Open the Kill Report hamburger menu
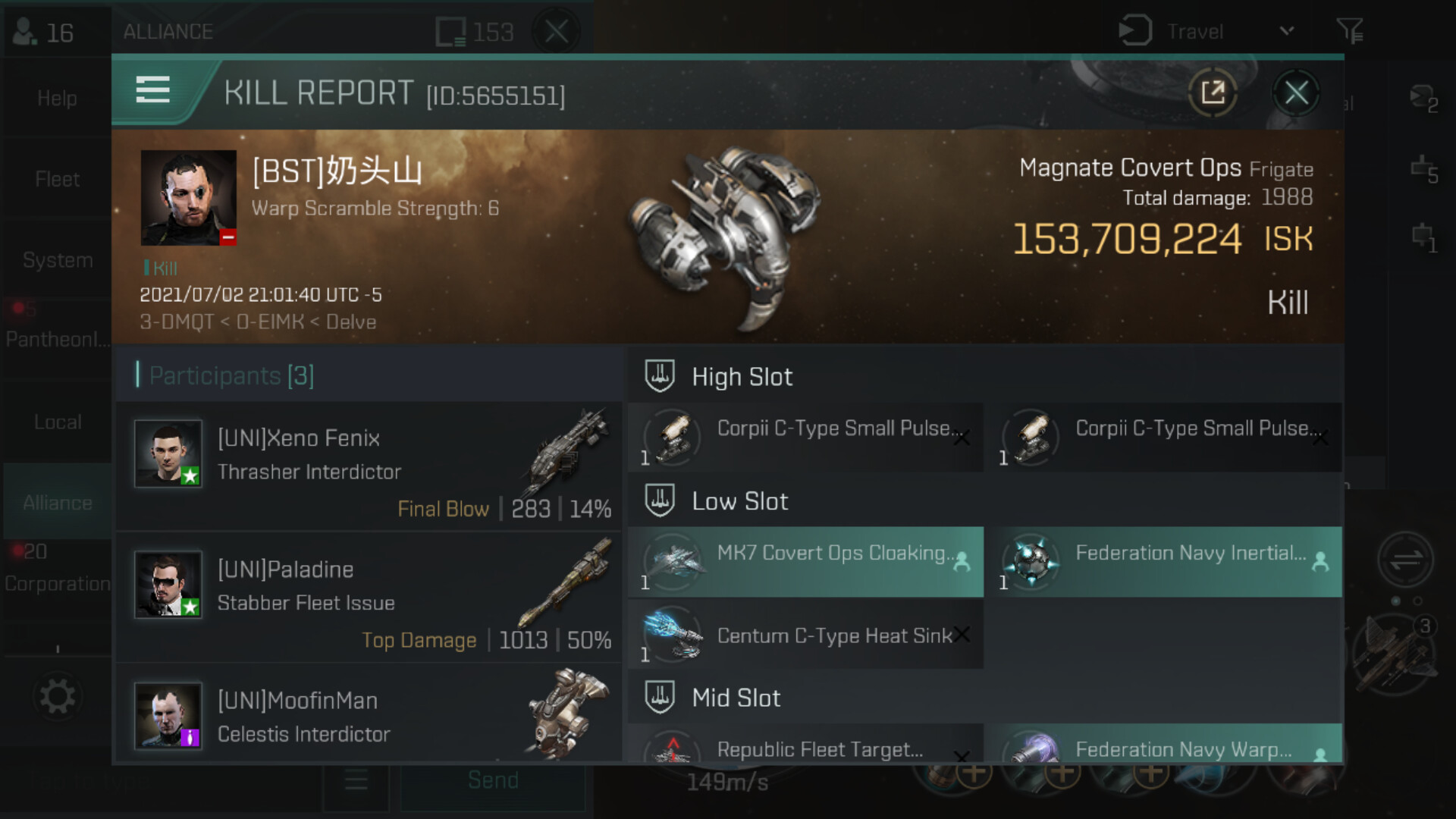 [x=152, y=90]
